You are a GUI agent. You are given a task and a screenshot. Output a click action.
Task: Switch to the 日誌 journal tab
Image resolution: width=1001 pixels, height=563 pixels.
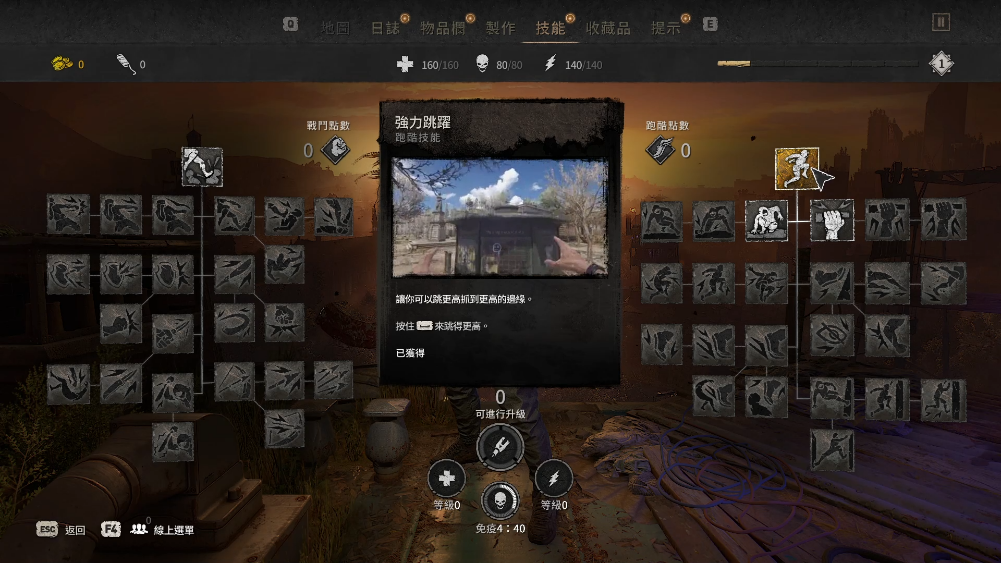[385, 28]
